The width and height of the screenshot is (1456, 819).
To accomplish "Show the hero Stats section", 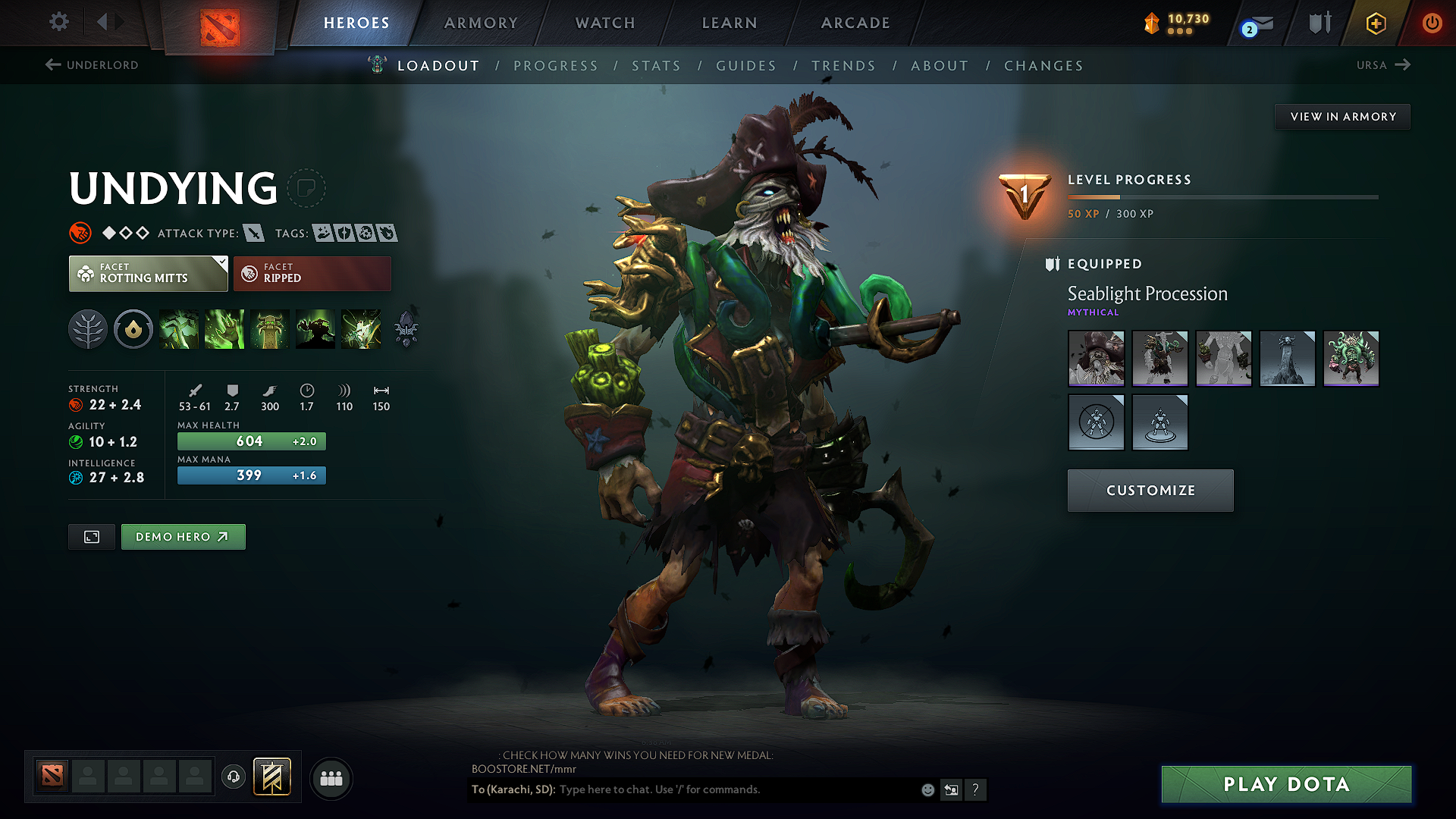I will [x=656, y=66].
